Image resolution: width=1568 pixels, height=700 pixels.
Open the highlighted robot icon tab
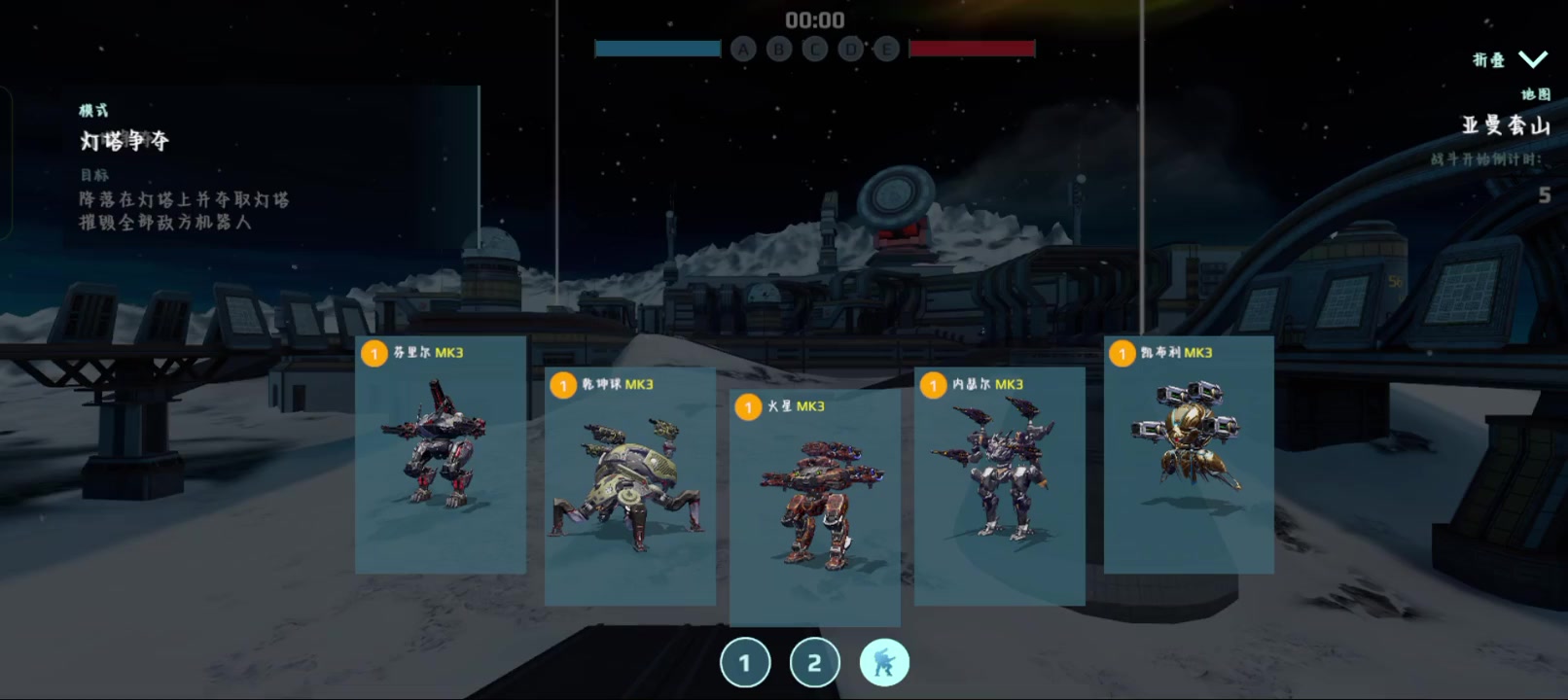(x=884, y=663)
